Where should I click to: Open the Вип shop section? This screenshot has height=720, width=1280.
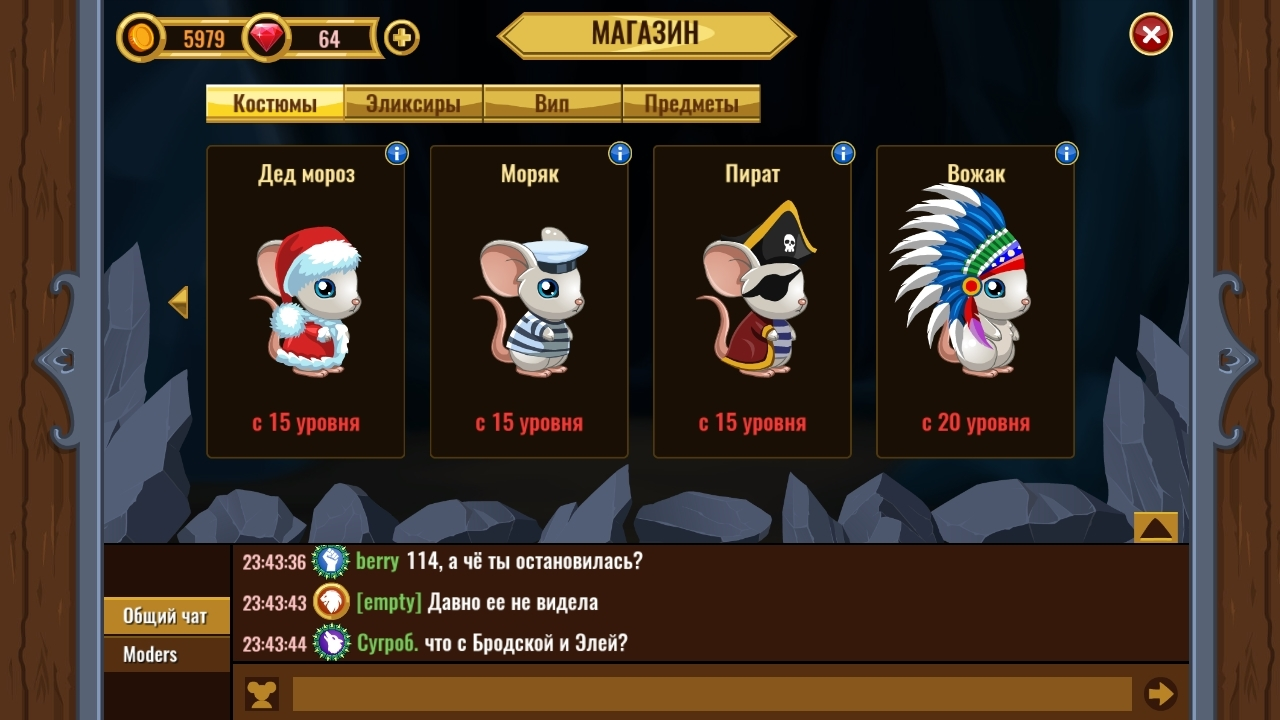pyautogui.click(x=552, y=101)
